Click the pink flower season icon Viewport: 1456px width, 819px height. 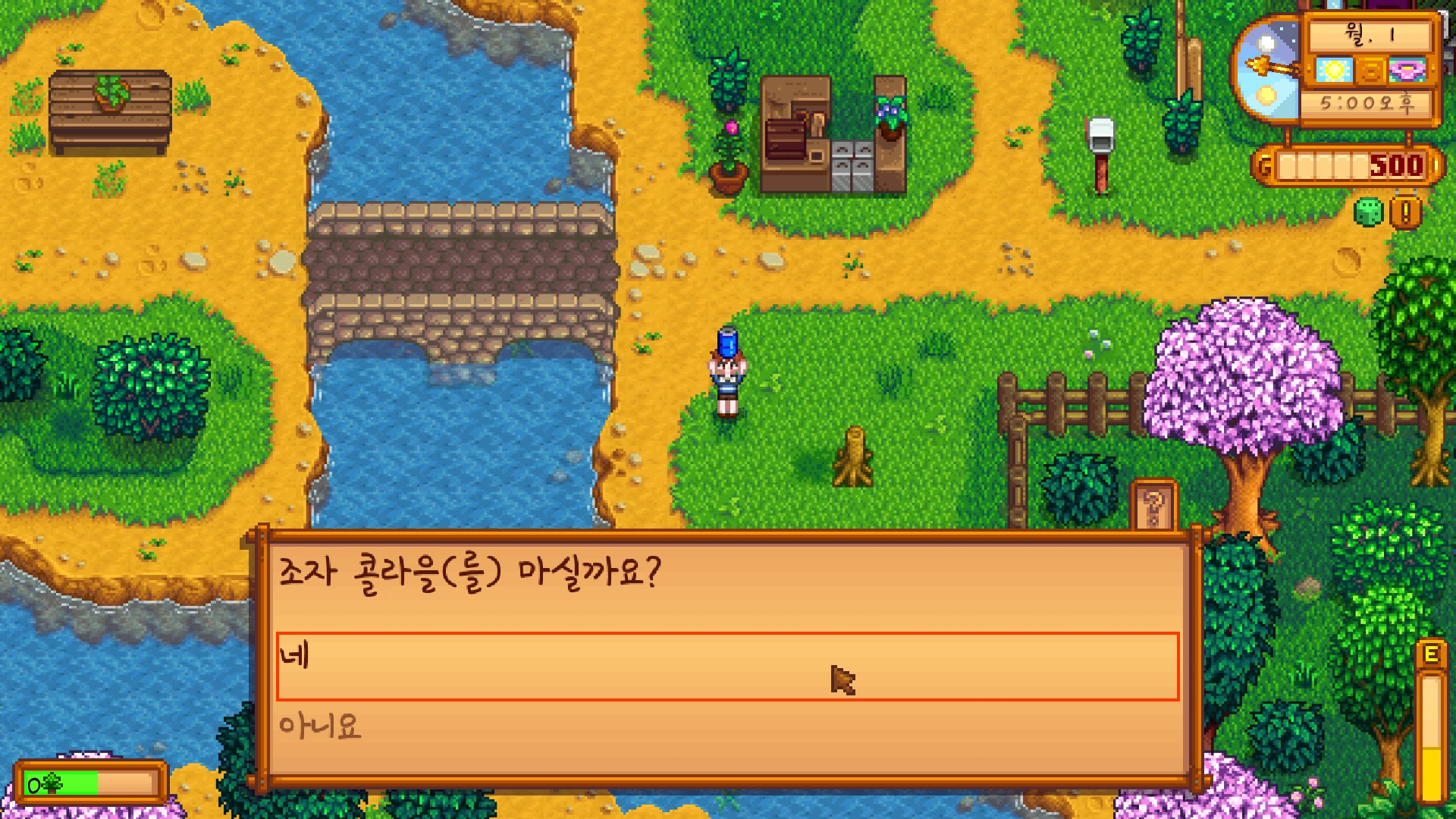point(1407,71)
